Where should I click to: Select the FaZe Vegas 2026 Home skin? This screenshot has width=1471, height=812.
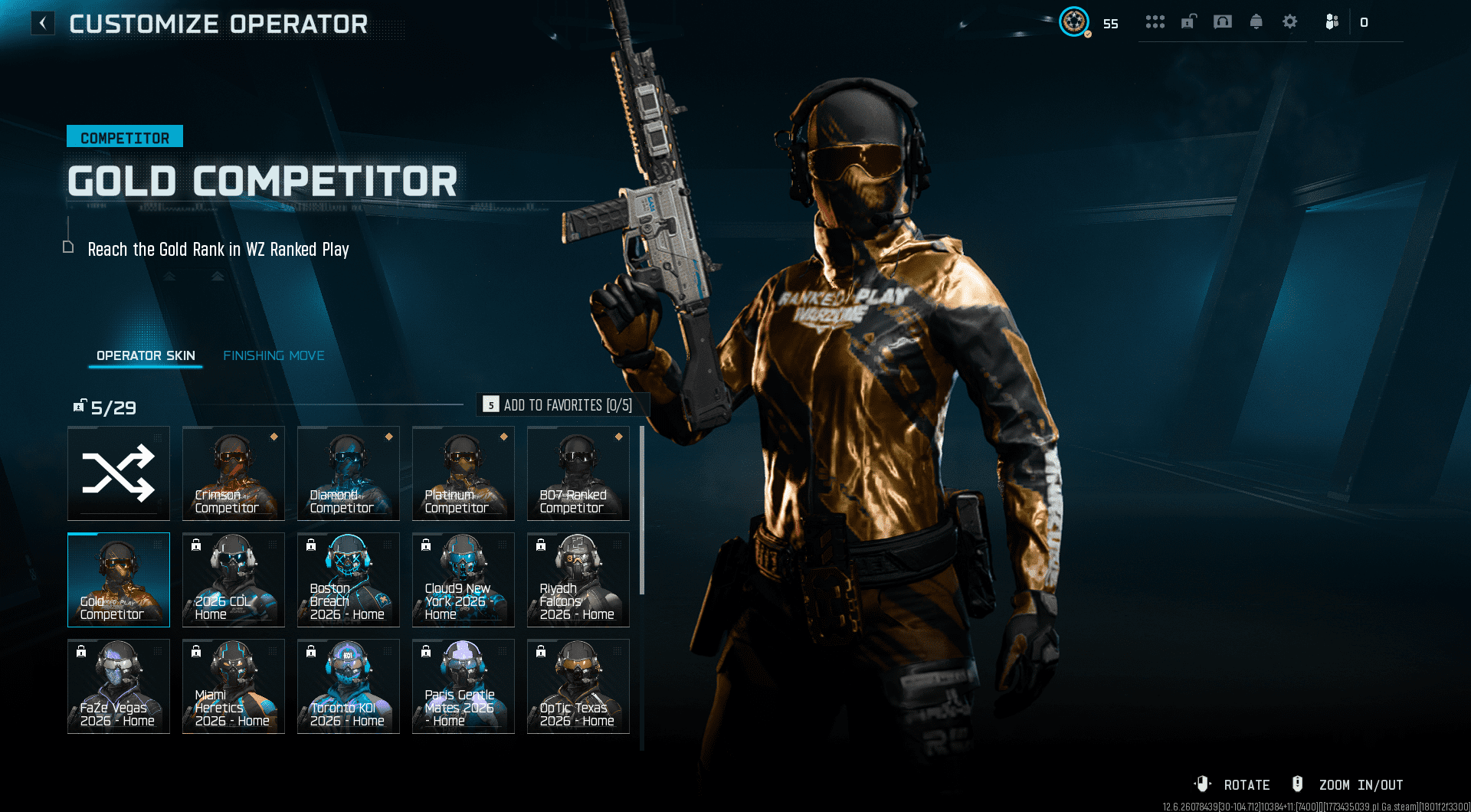[119, 686]
